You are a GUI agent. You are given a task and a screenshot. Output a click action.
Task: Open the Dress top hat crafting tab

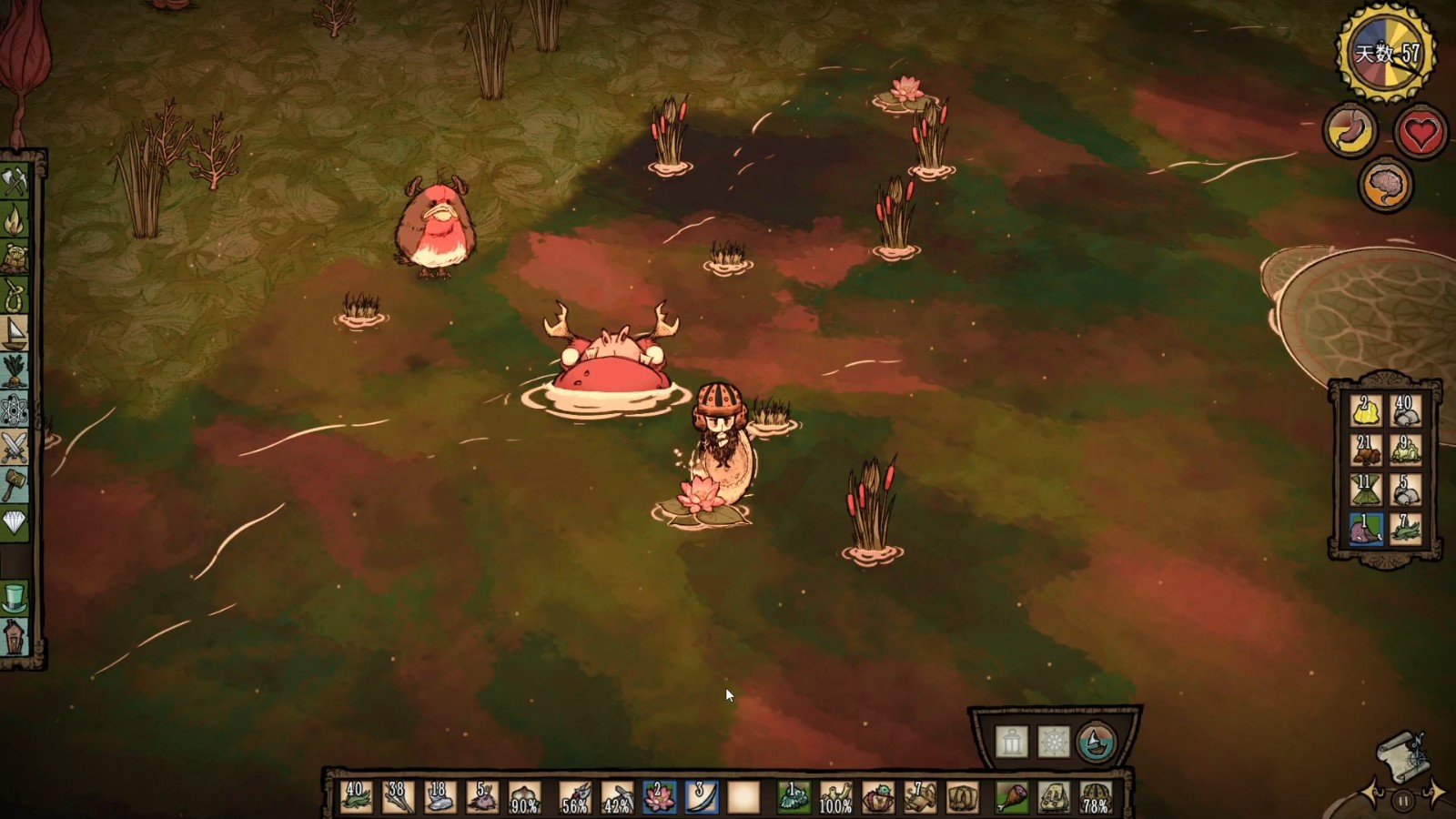15,598
